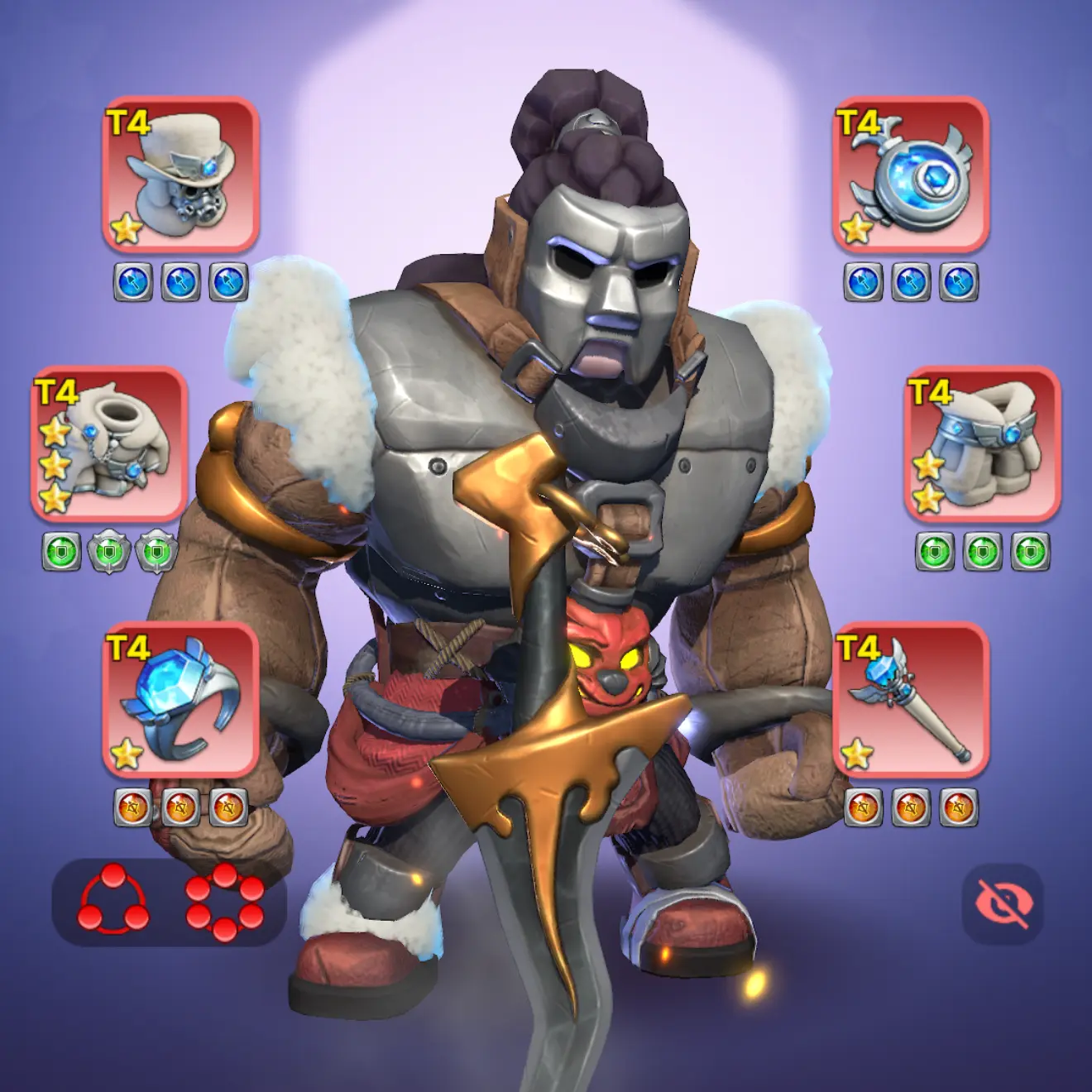
Task: Click the six-dot red set bonus icon
Action: tap(224, 902)
